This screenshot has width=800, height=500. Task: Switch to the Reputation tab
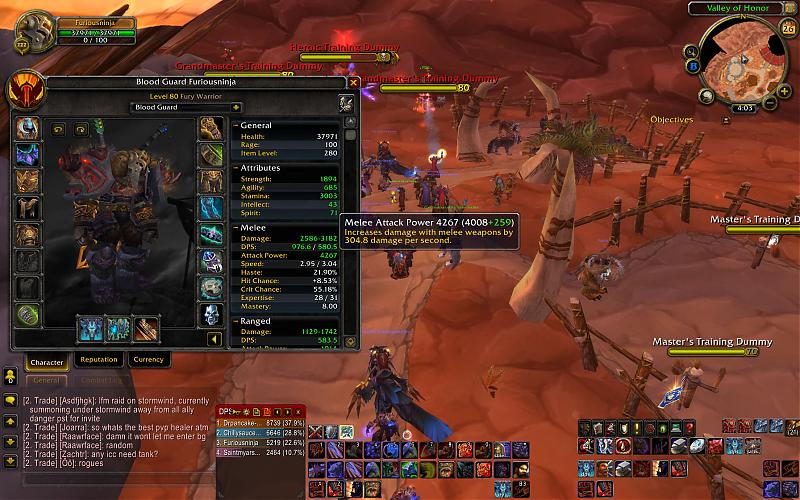98,360
